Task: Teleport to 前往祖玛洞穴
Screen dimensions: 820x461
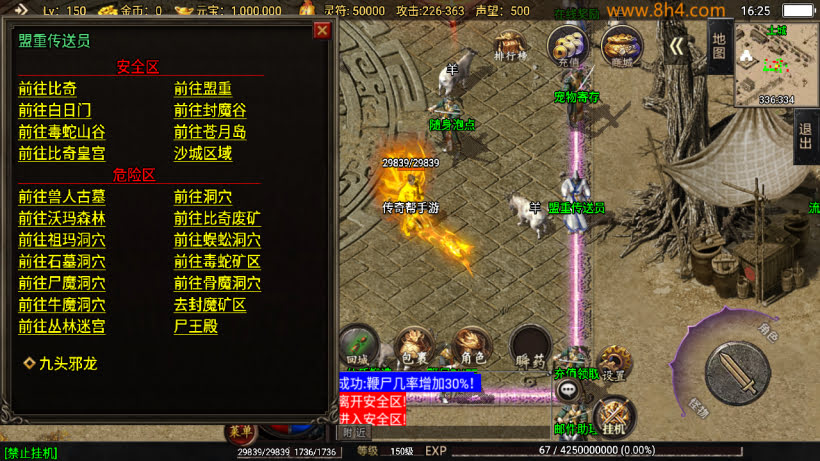Action: (61, 240)
